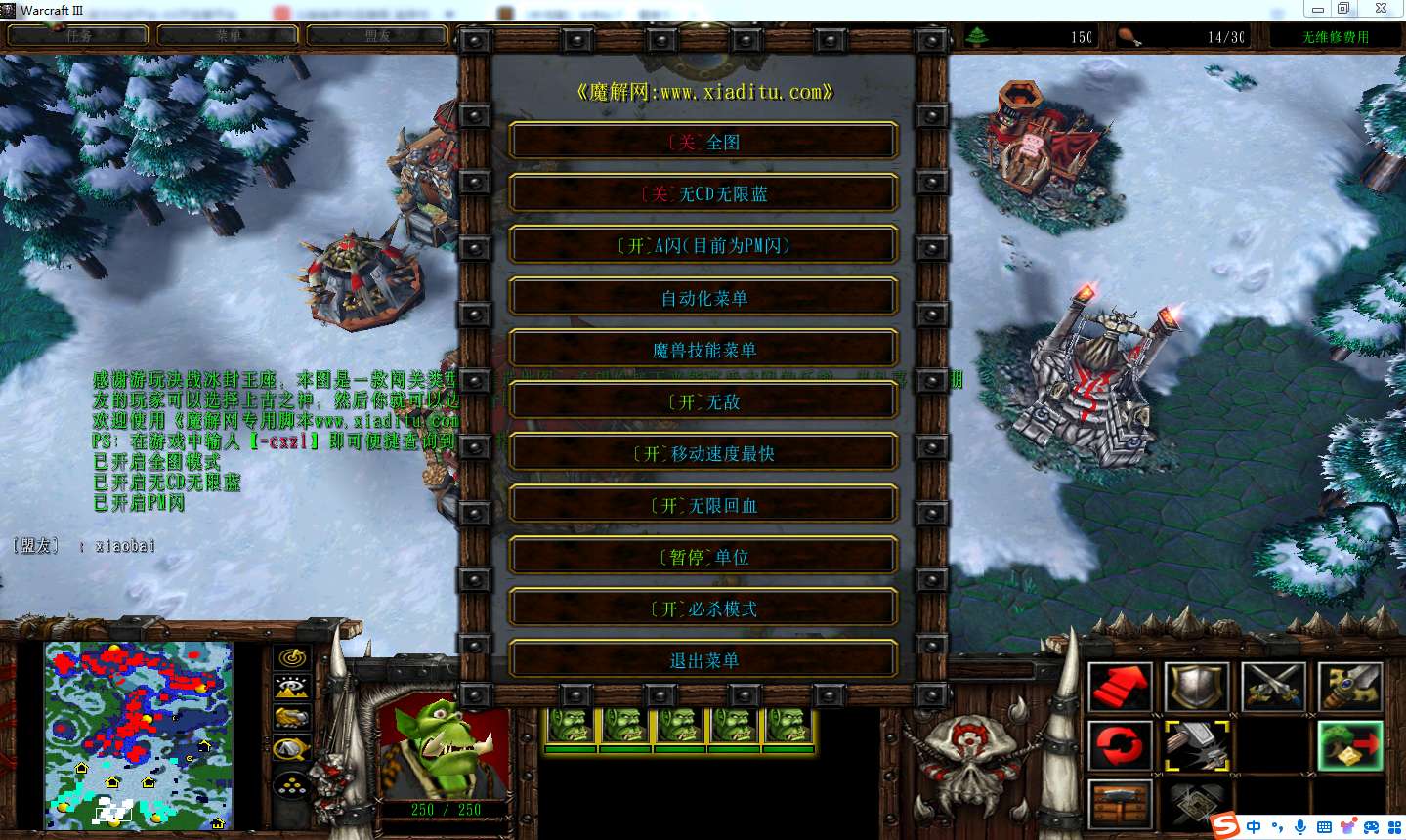Screen dimensions: 1406x840
Task: Select the red arrow Move command
Action: (x=1120, y=688)
